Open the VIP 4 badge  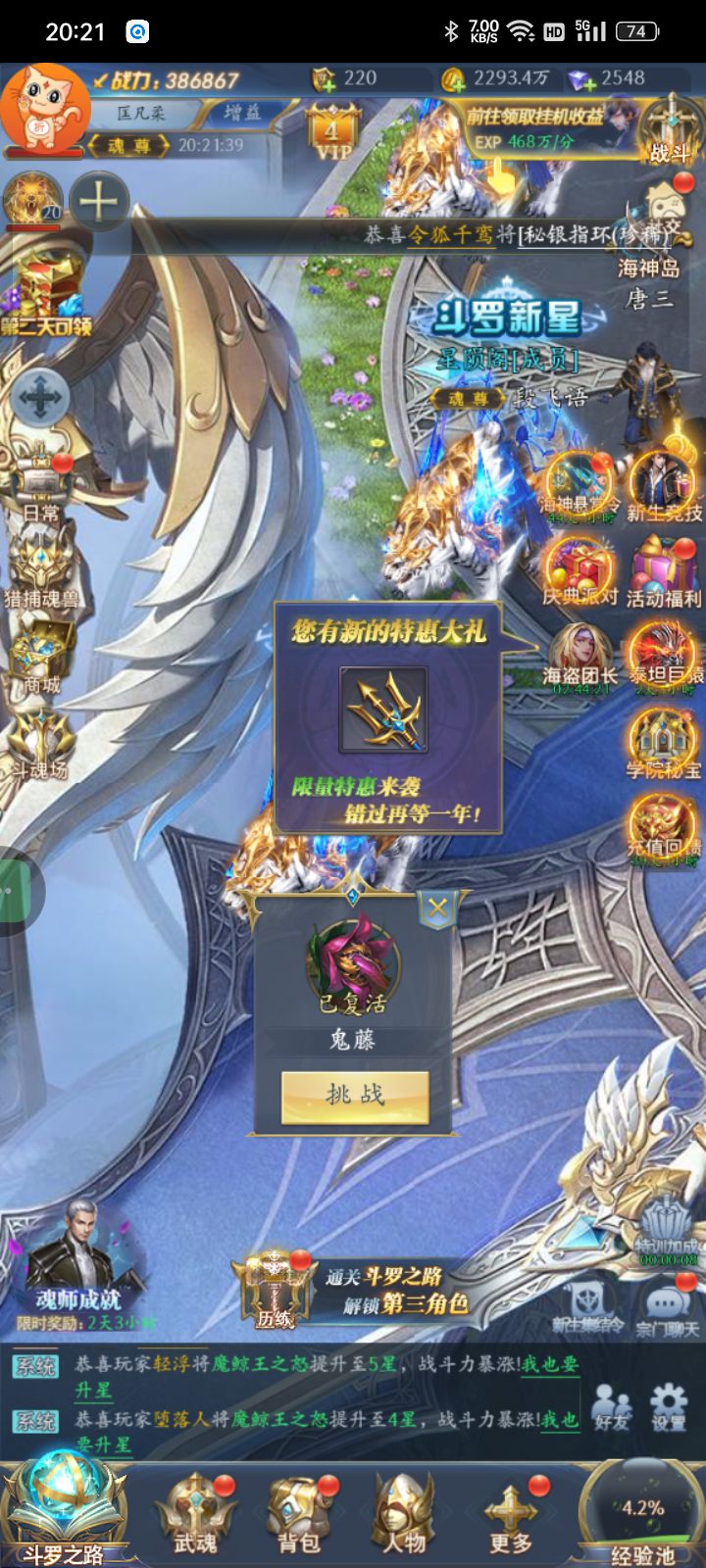pyautogui.click(x=332, y=132)
